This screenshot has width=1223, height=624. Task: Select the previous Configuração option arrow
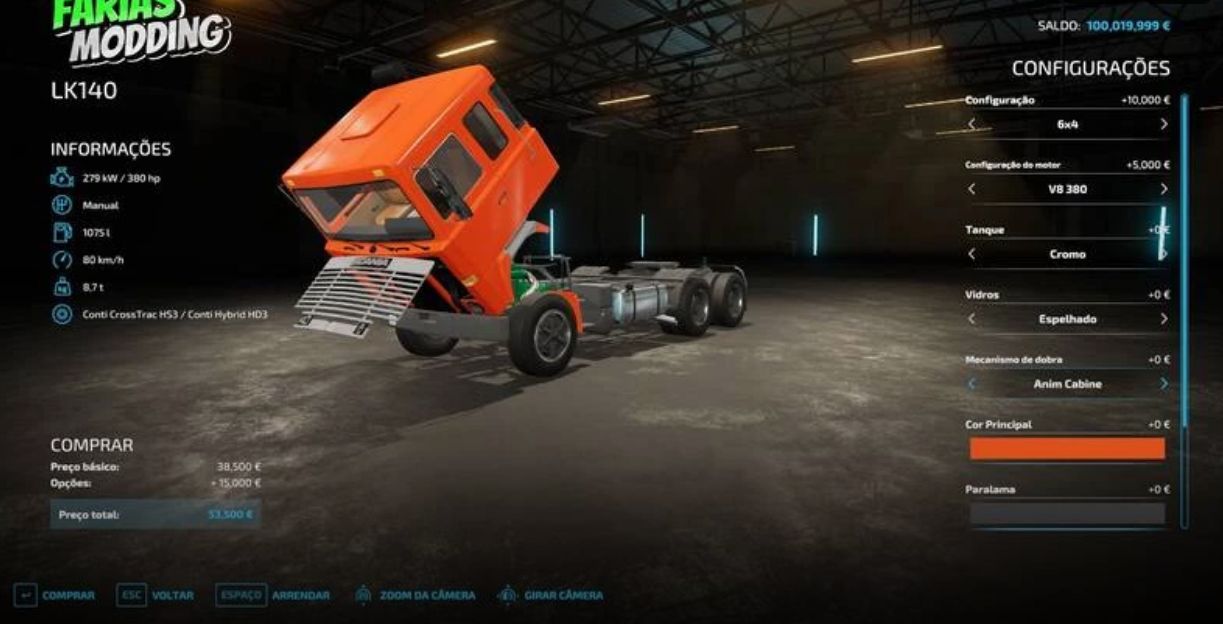pos(971,125)
